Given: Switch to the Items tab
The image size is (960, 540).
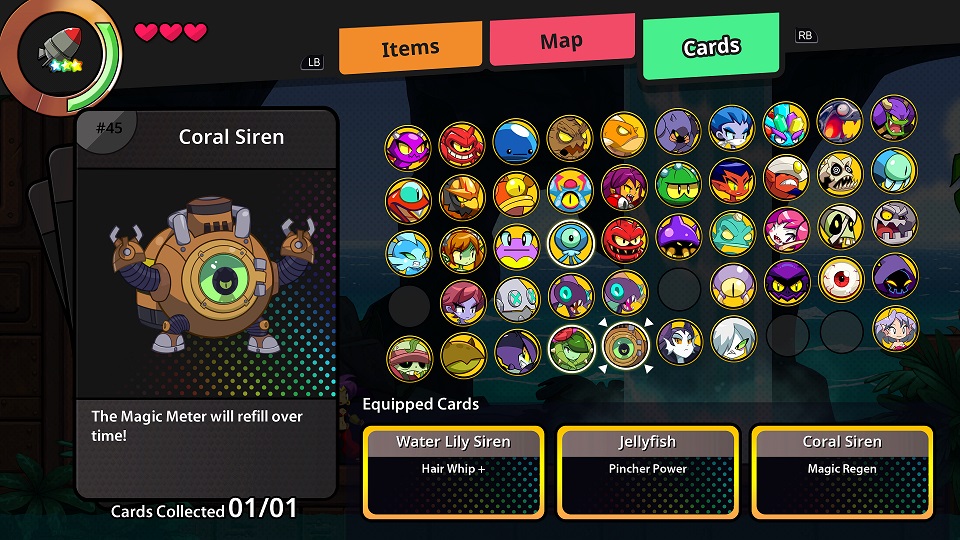Looking at the screenshot, I should tap(410, 48).
